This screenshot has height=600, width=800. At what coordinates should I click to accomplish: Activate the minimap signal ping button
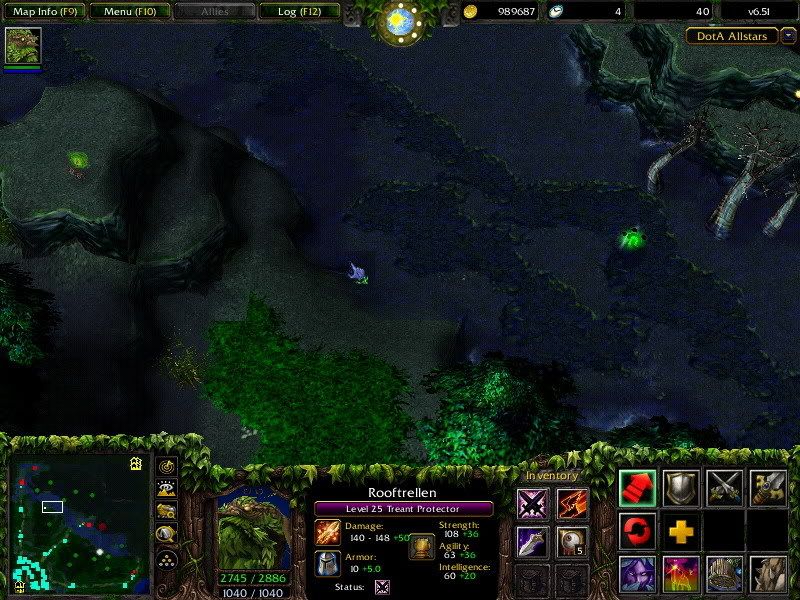click(167, 467)
